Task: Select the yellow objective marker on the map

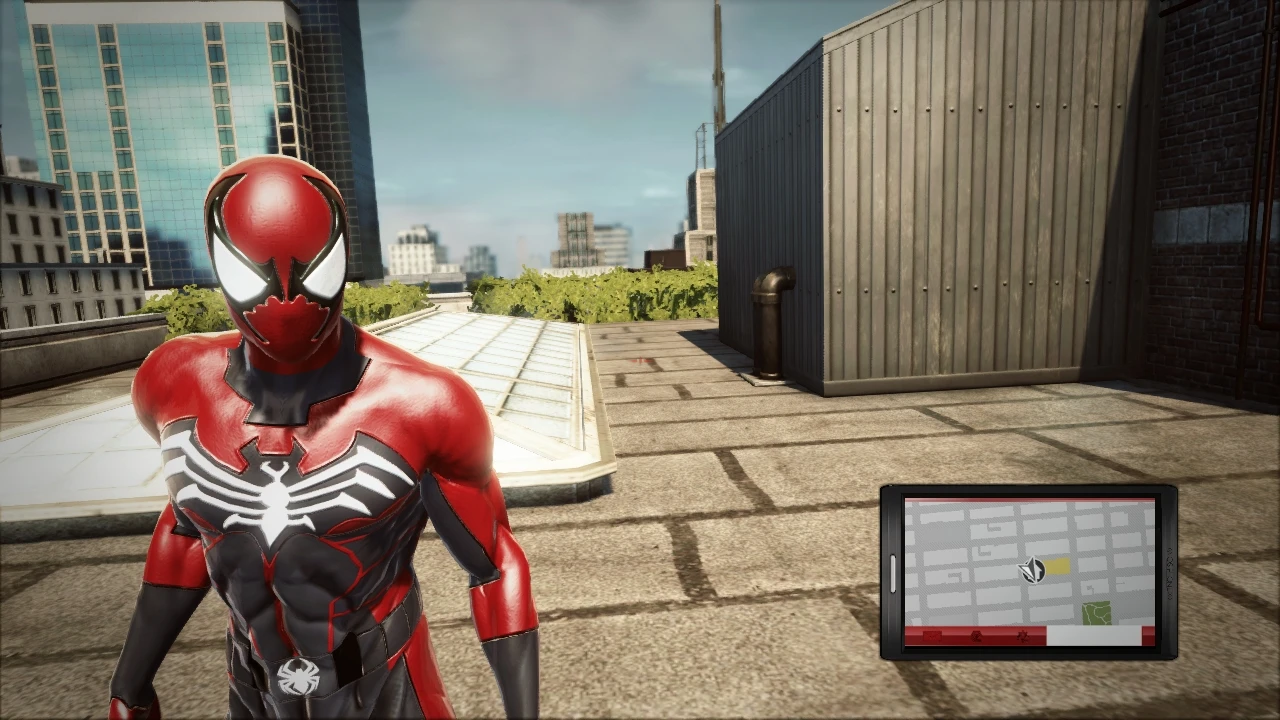Action: (1058, 567)
